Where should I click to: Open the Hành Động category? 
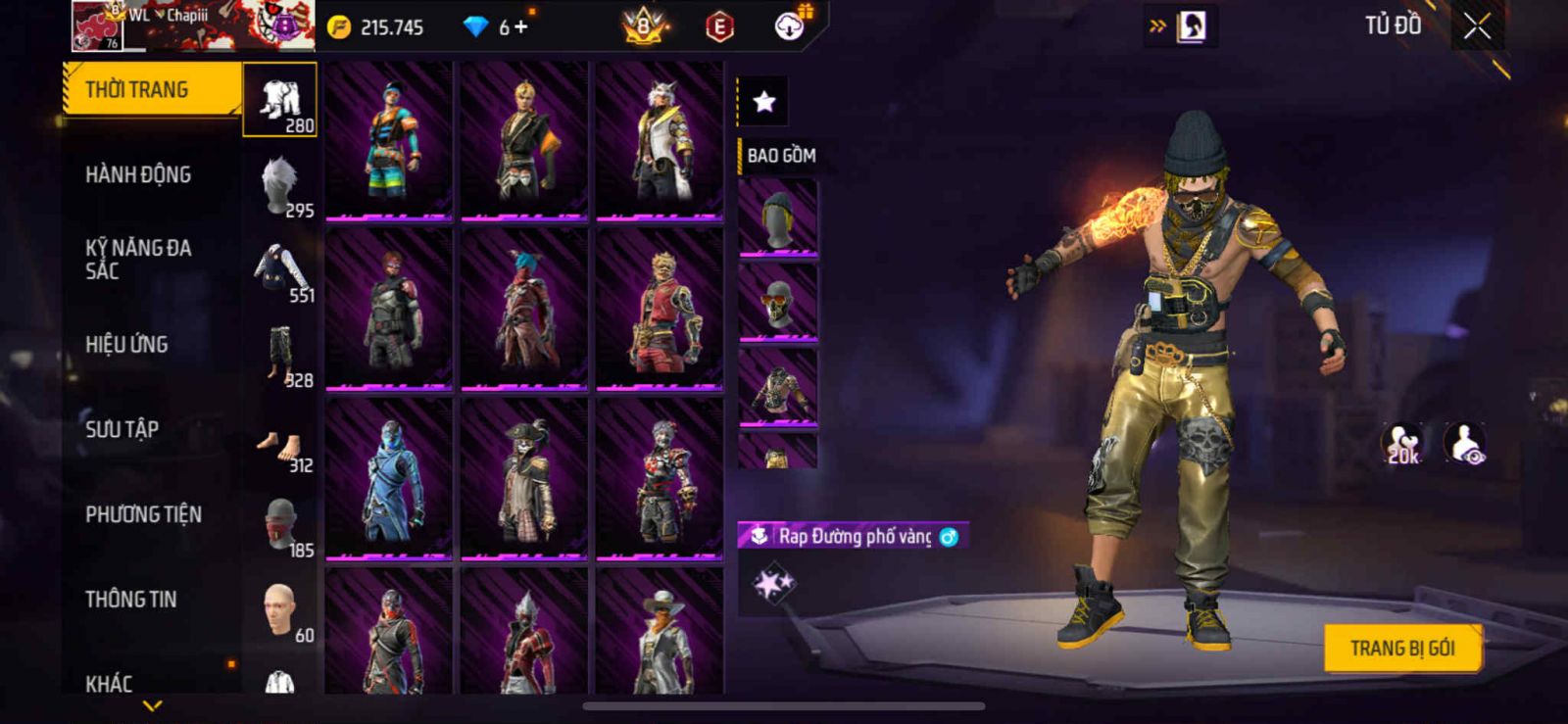point(138,175)
